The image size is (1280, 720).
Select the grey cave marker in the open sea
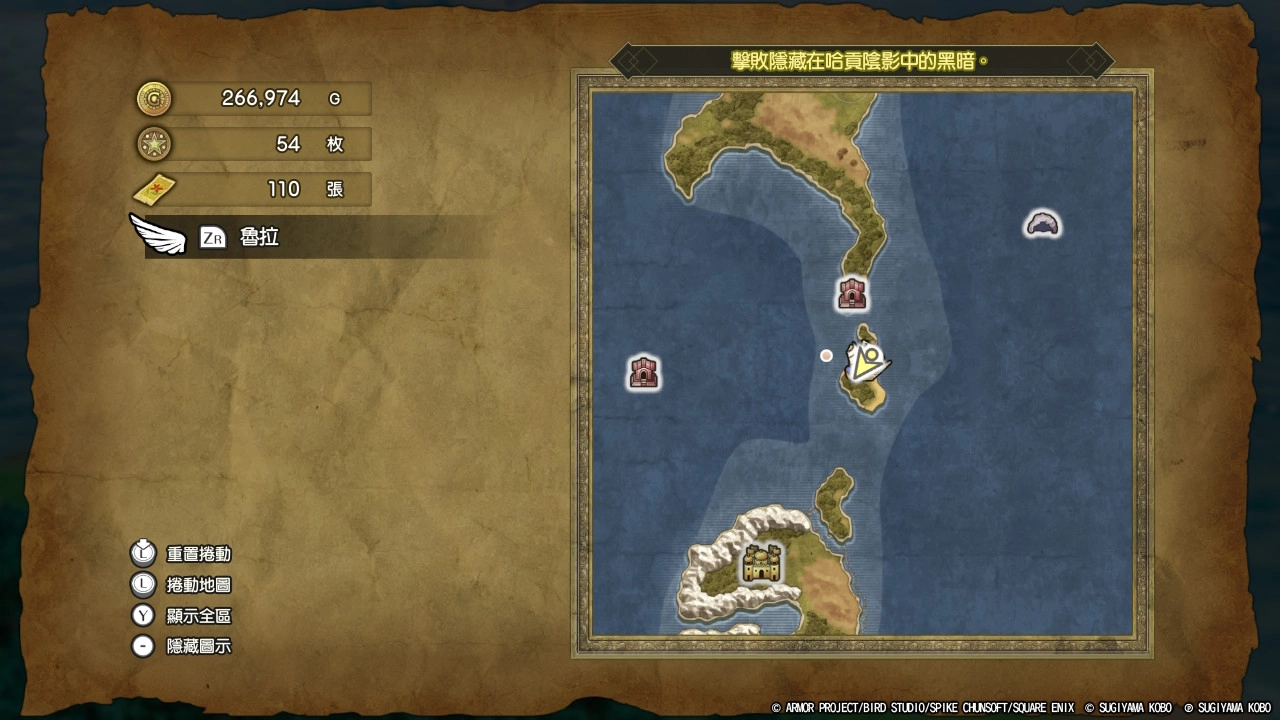[x=1042, y=224]
